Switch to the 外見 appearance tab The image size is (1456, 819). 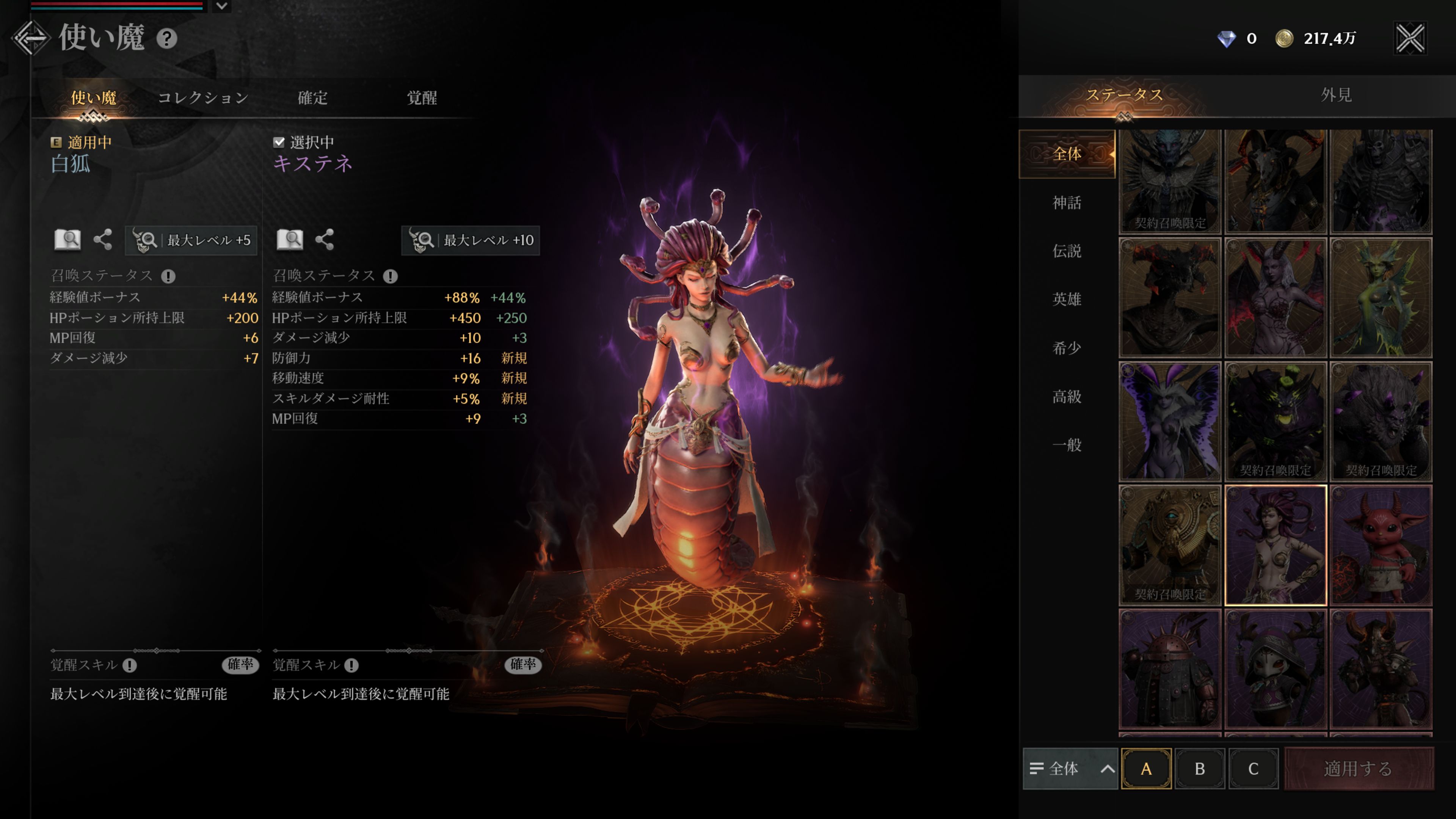pos(1336,95)
